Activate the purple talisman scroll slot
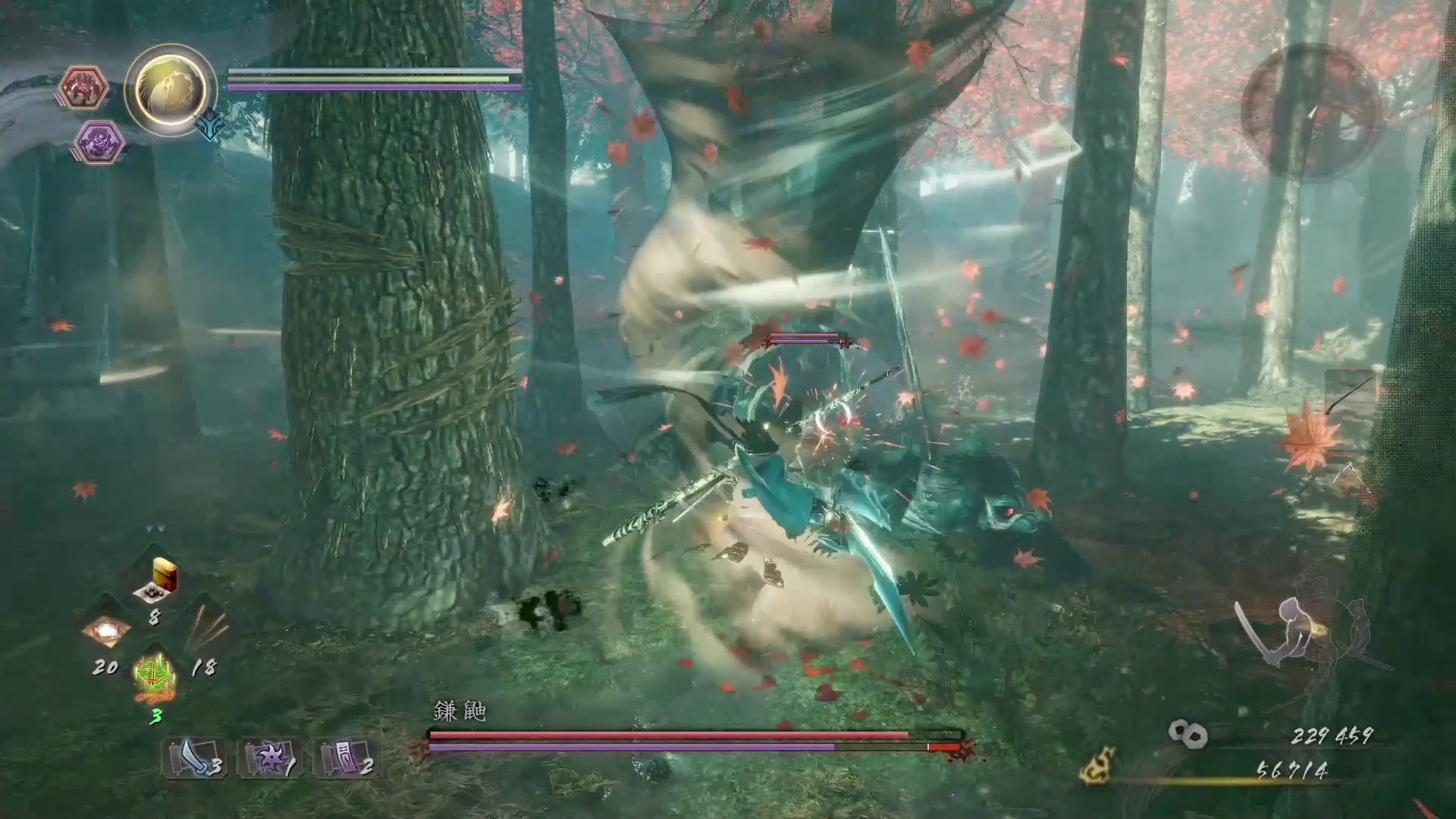1456x819 pixels. coord(346,758)
